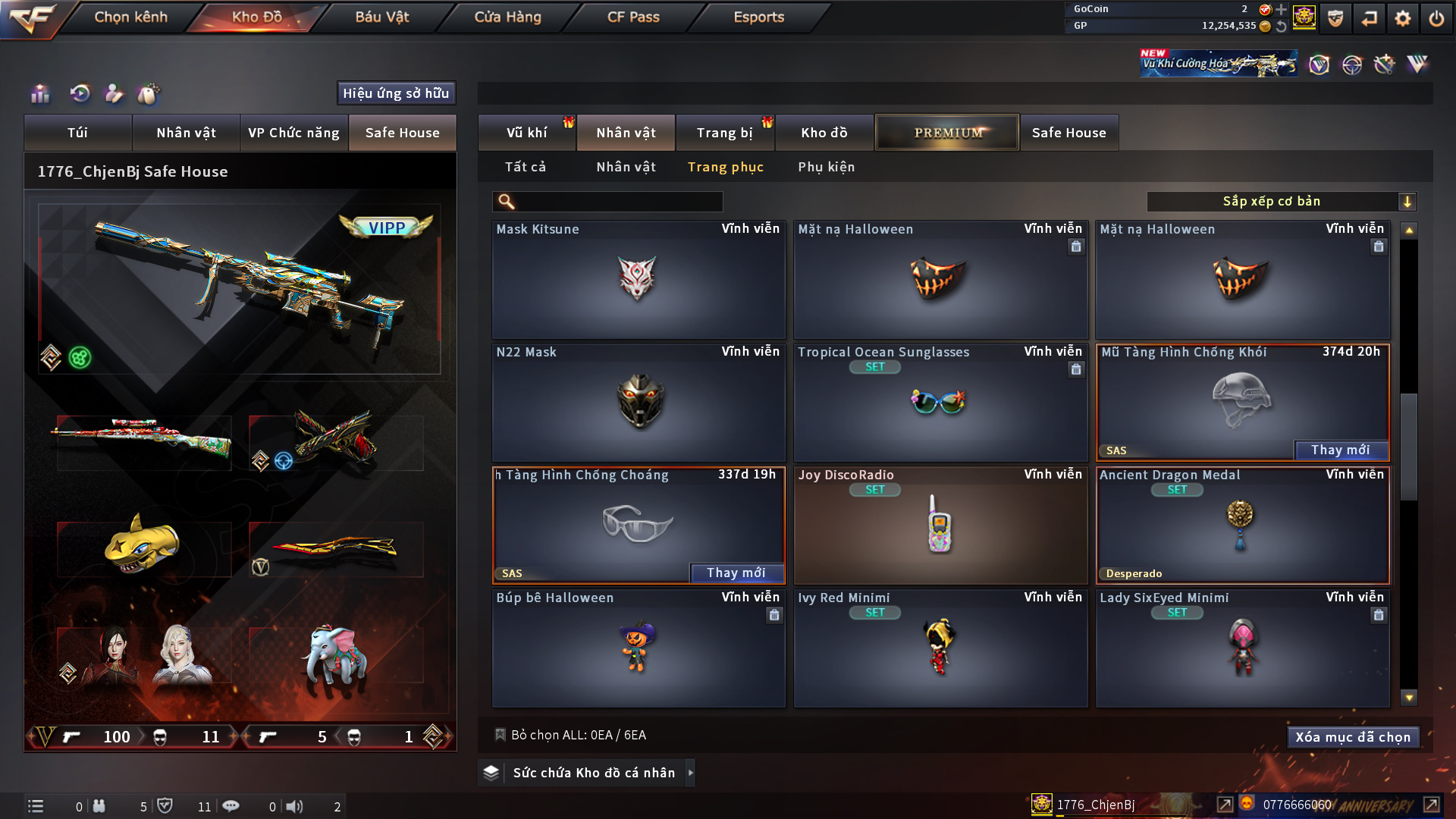Image resolution: width=1456 pixels, height=819 pixels.
Task: Open the Cửa Hàng shop menu
Action: 507,17
